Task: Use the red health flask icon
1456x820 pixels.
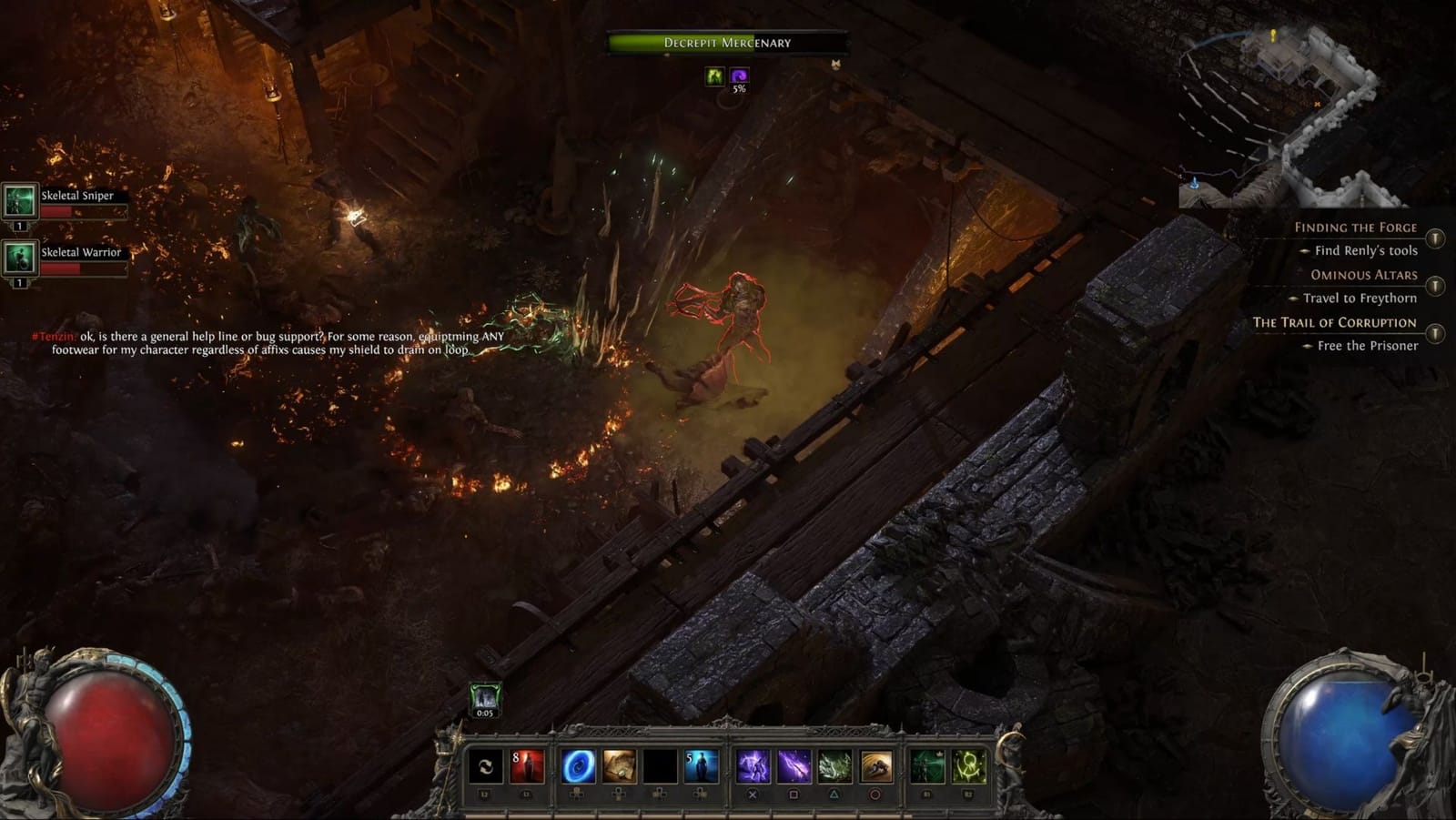Action: coord(525,766)
